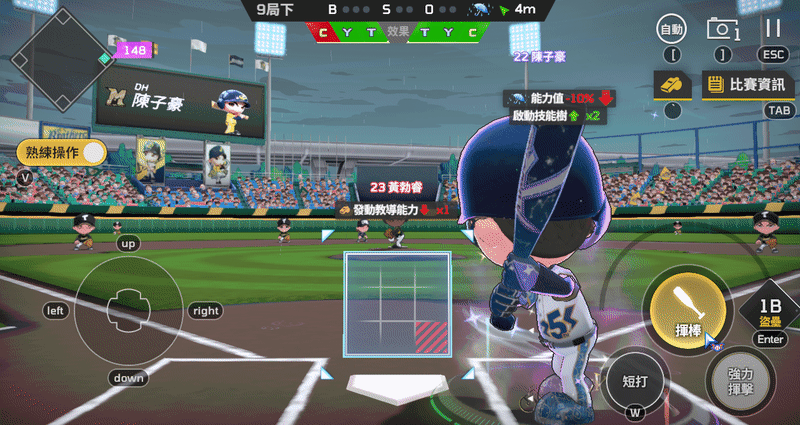Move the batter down on the D-pad
The height and width of the screenshot is (425, 800).
(x=129, y=378)
